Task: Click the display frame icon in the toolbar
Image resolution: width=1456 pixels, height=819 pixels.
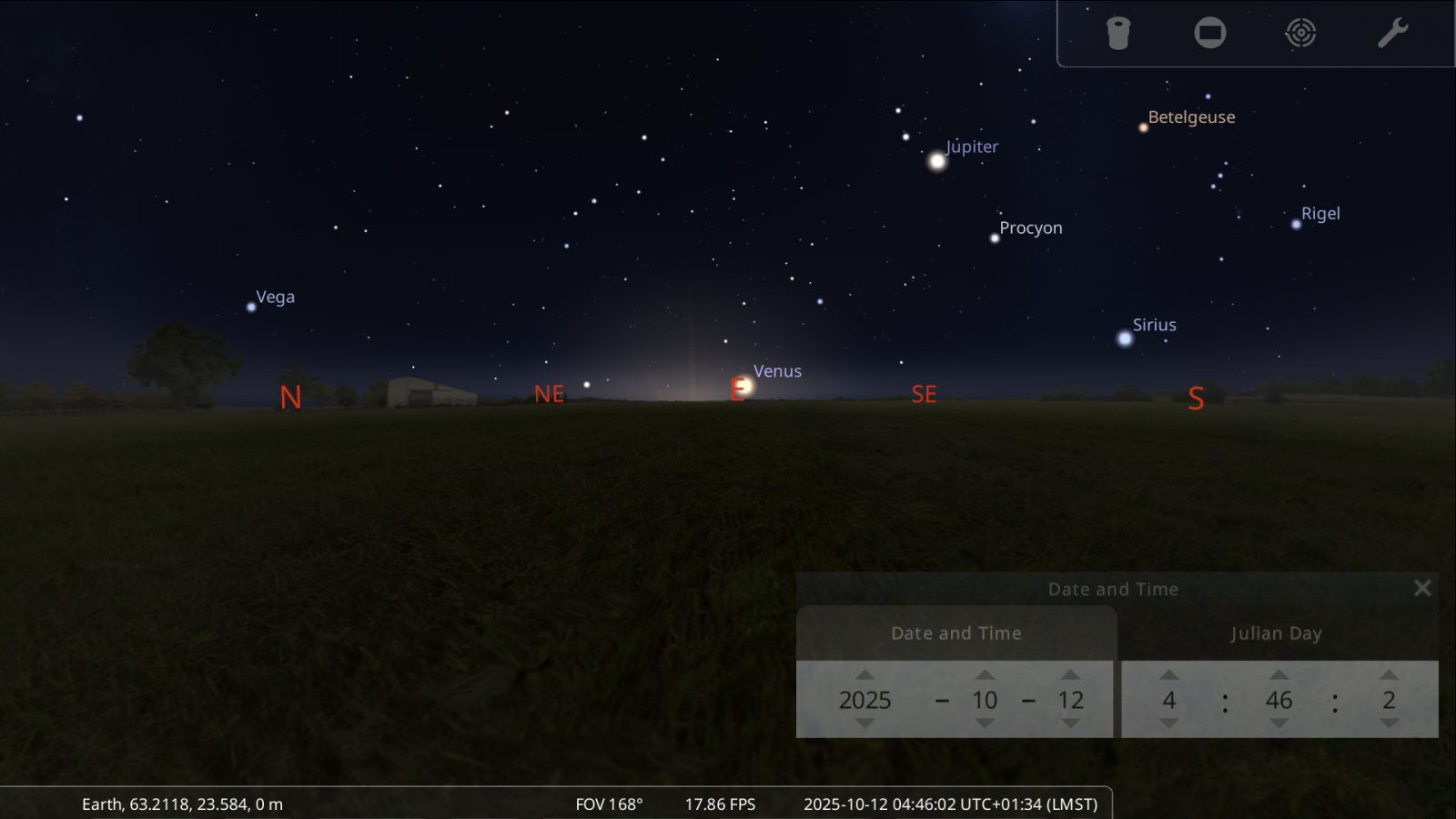Action: [1209, 32]
